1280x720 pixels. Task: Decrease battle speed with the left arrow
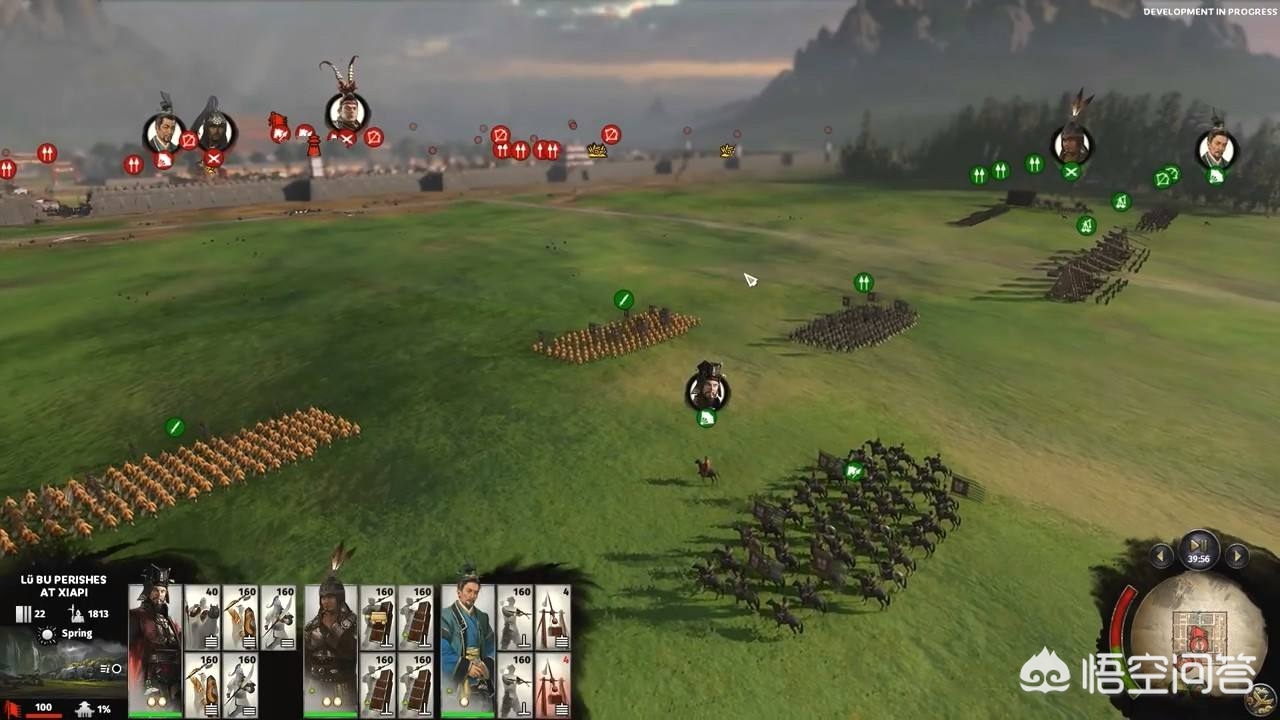(x=1160, y=555)
